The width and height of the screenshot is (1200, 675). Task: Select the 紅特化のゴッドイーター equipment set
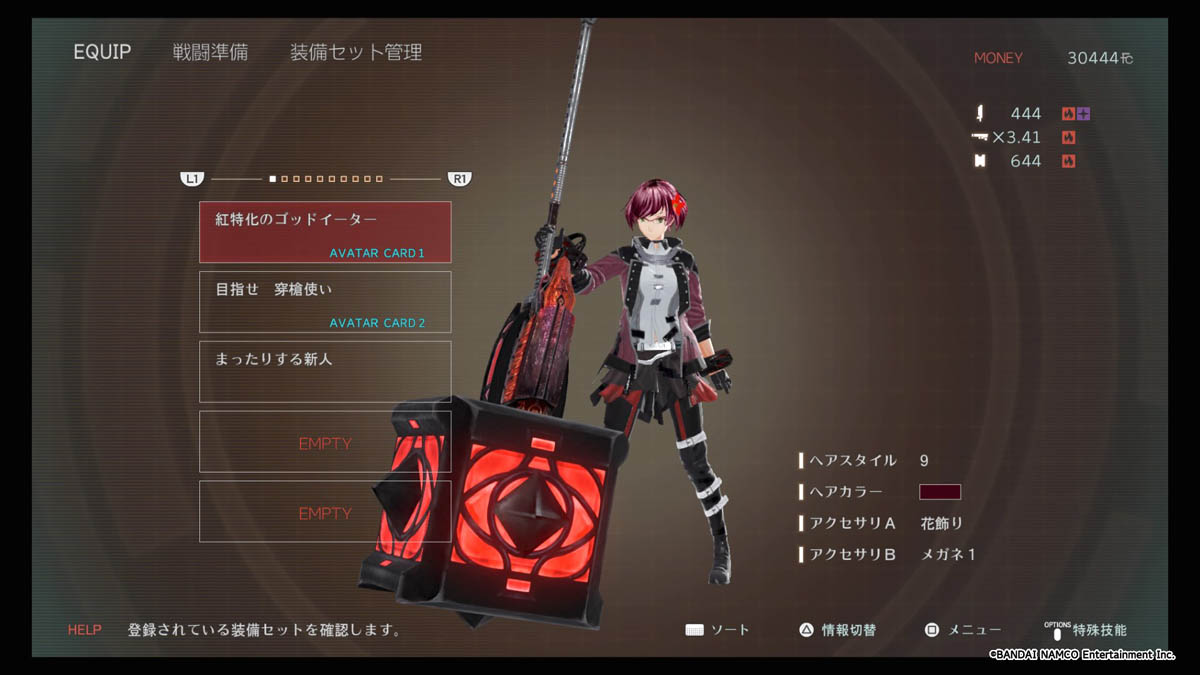pyautogui.click(x=325, y=232)
